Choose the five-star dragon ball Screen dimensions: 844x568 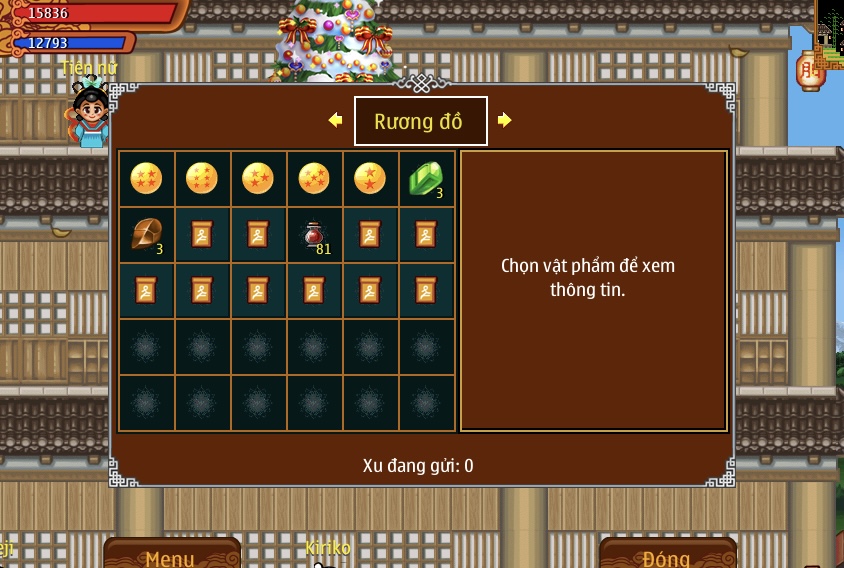click(314, 179)
